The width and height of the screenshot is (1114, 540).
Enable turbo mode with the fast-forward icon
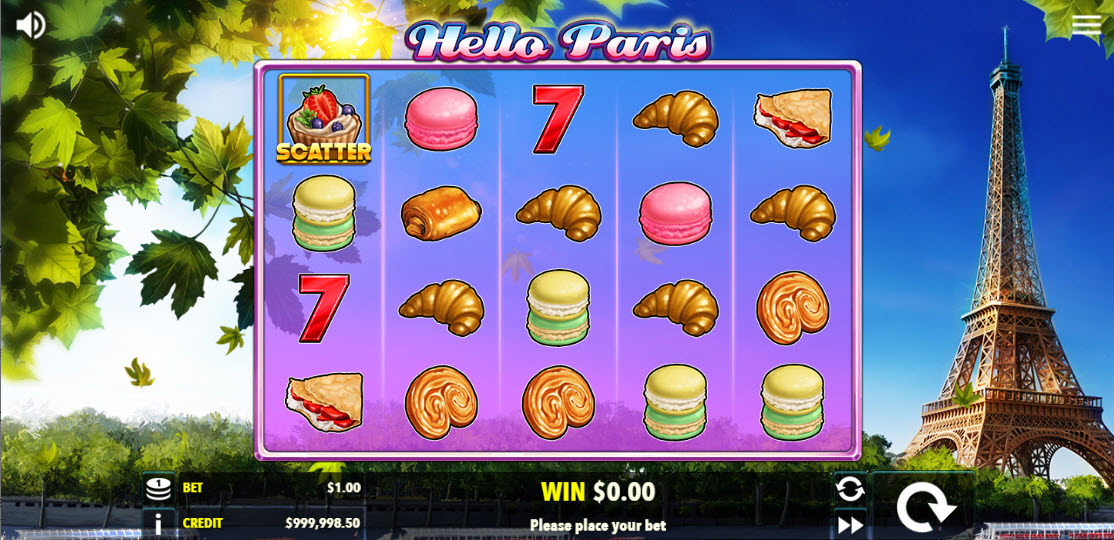pos(850,524)
